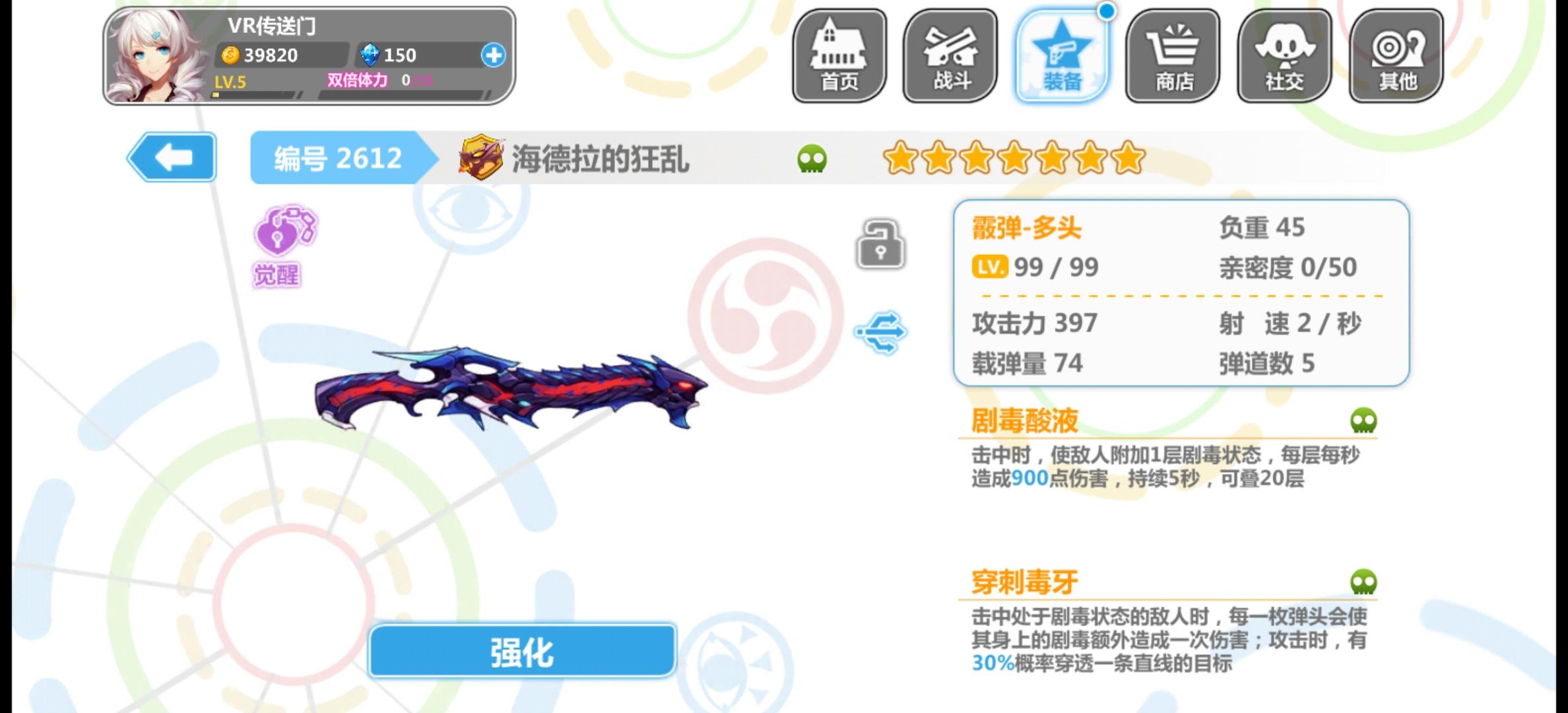Image resolution: width=1568 pixels, height=713 pixels.
Task: Open the 其他 others icon
Action: (1394, 56)
